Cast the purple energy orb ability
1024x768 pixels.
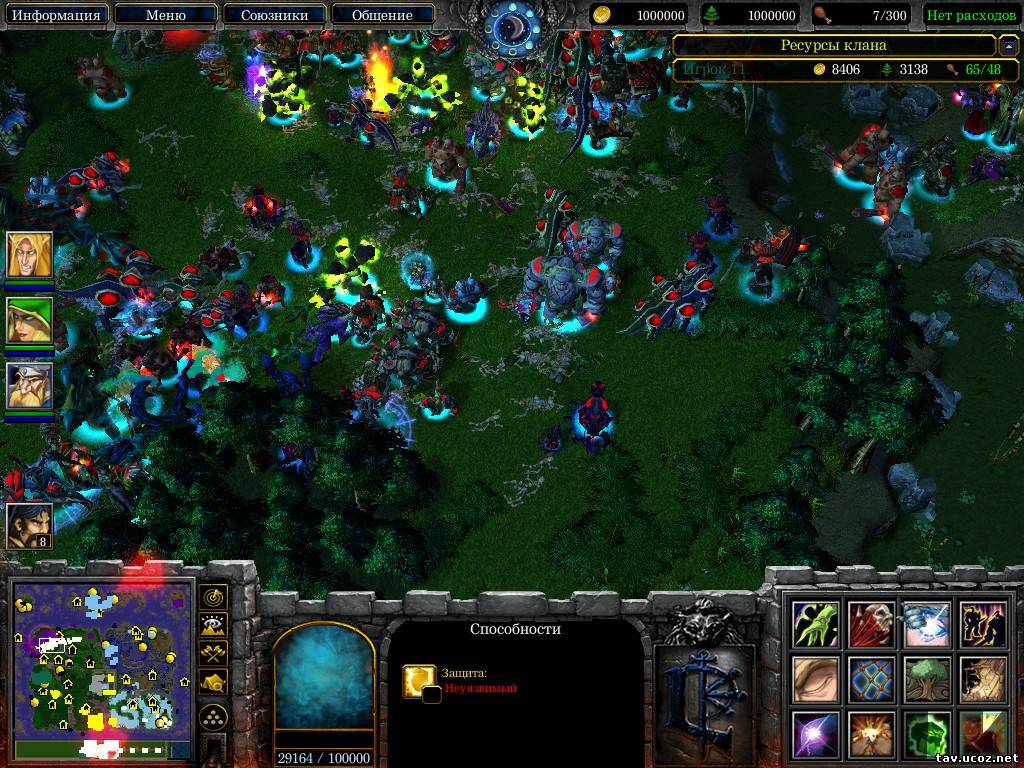[x=816, y=735]
